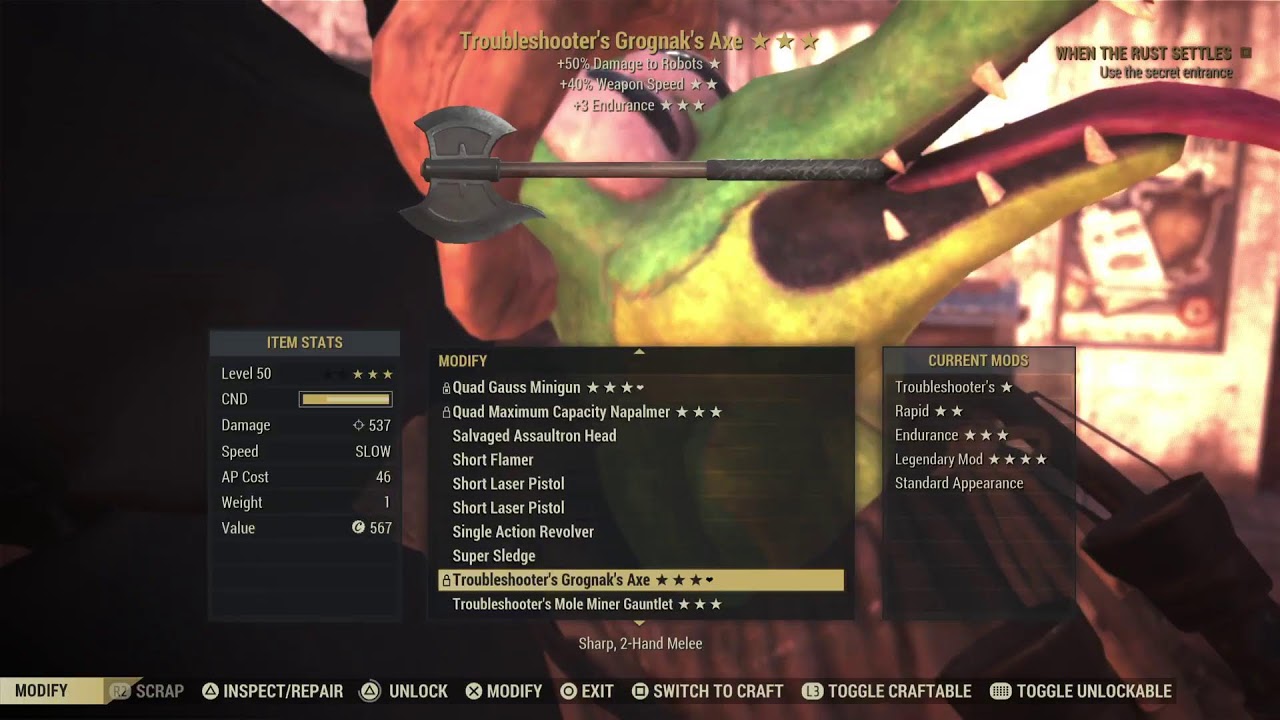This screenshot has height=720, width=1280.
Task: Select the Rapid two-star mod
Action: (x=928, y=411)
